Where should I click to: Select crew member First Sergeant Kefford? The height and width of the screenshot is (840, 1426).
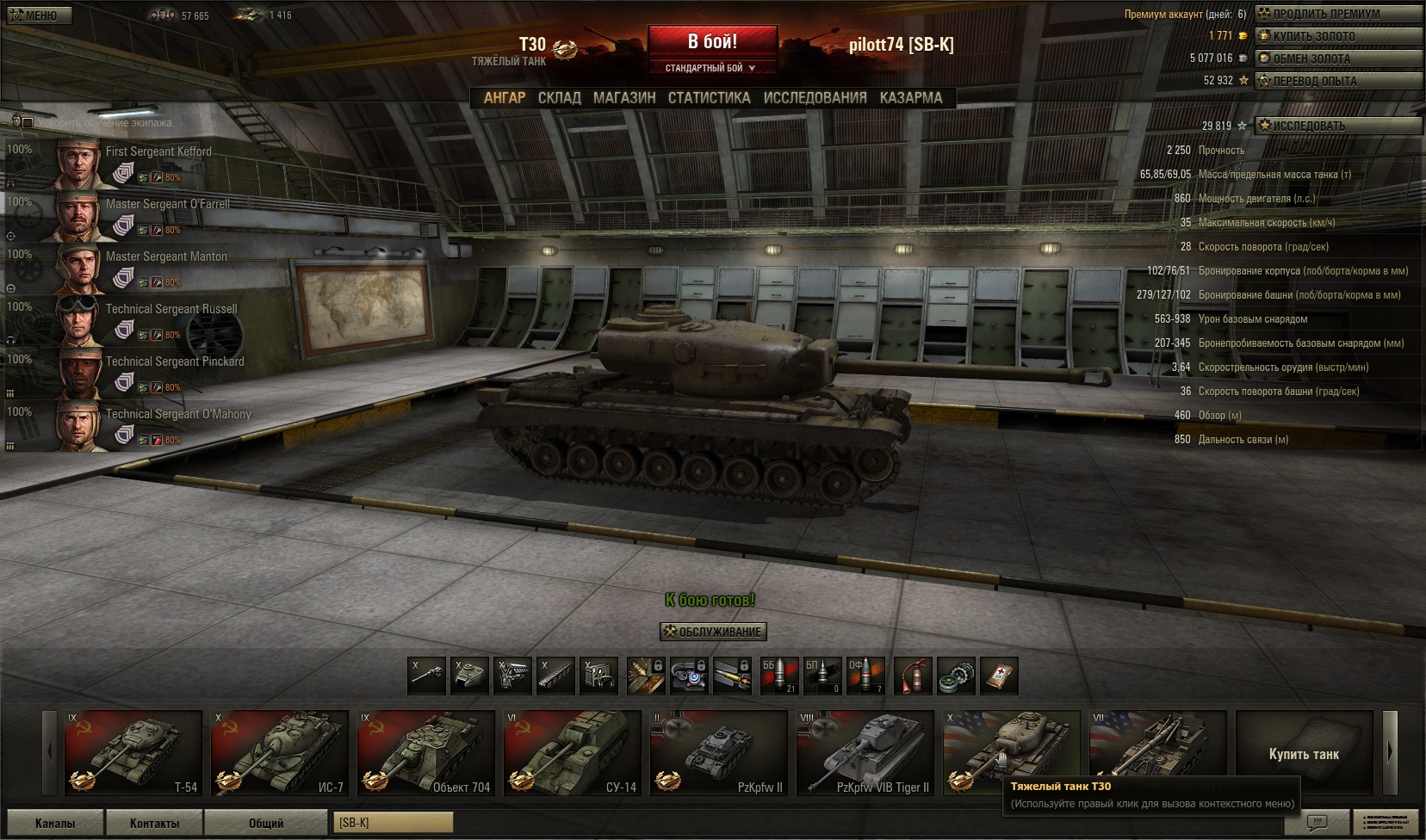(158, 151)
